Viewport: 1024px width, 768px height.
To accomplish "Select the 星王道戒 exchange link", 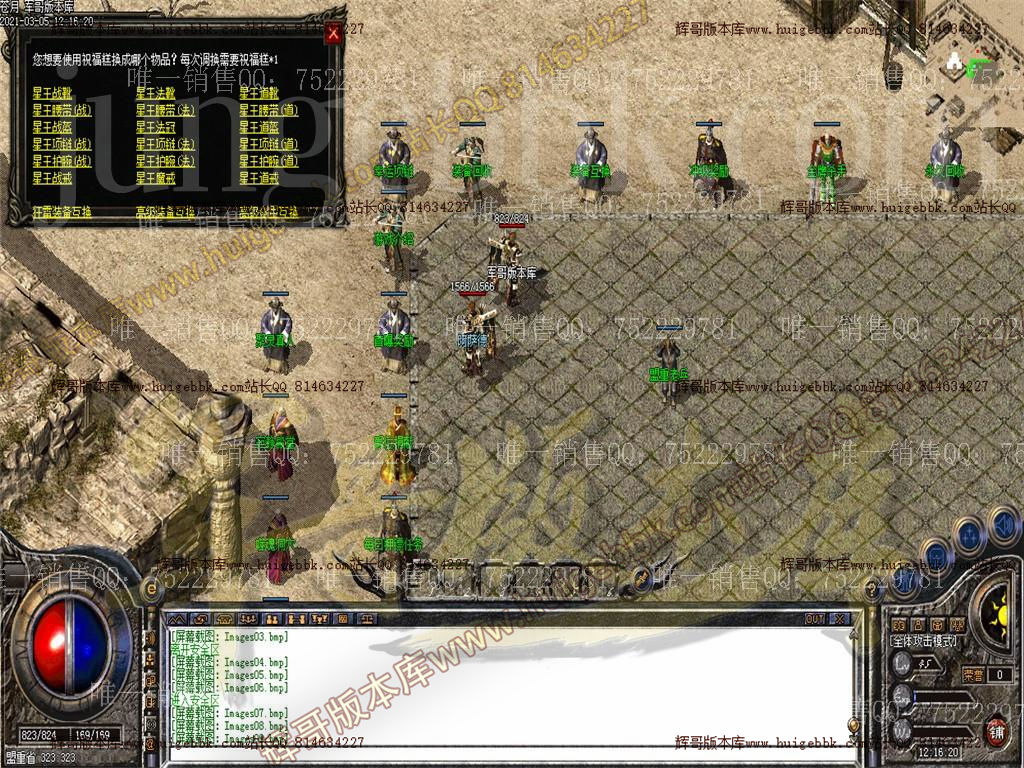I will point(259,178).
